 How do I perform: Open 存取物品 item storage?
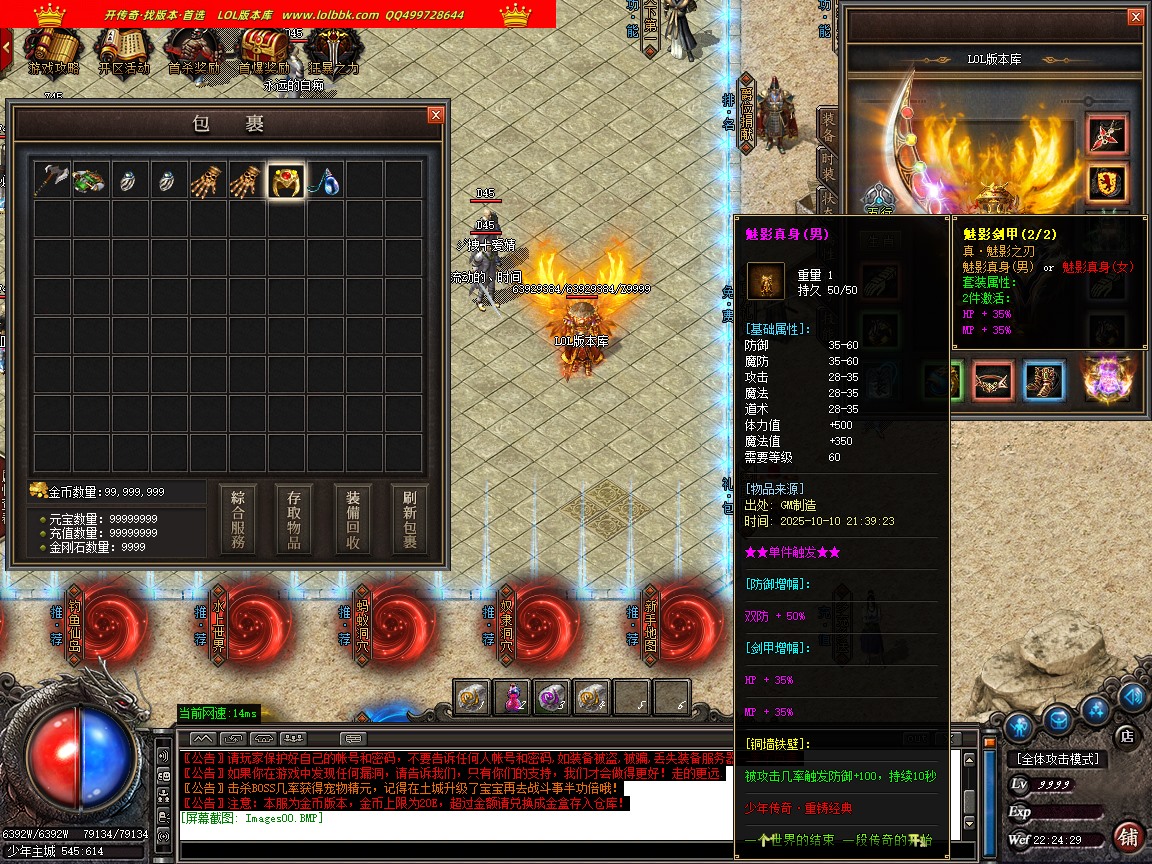[x=295, y=520]
